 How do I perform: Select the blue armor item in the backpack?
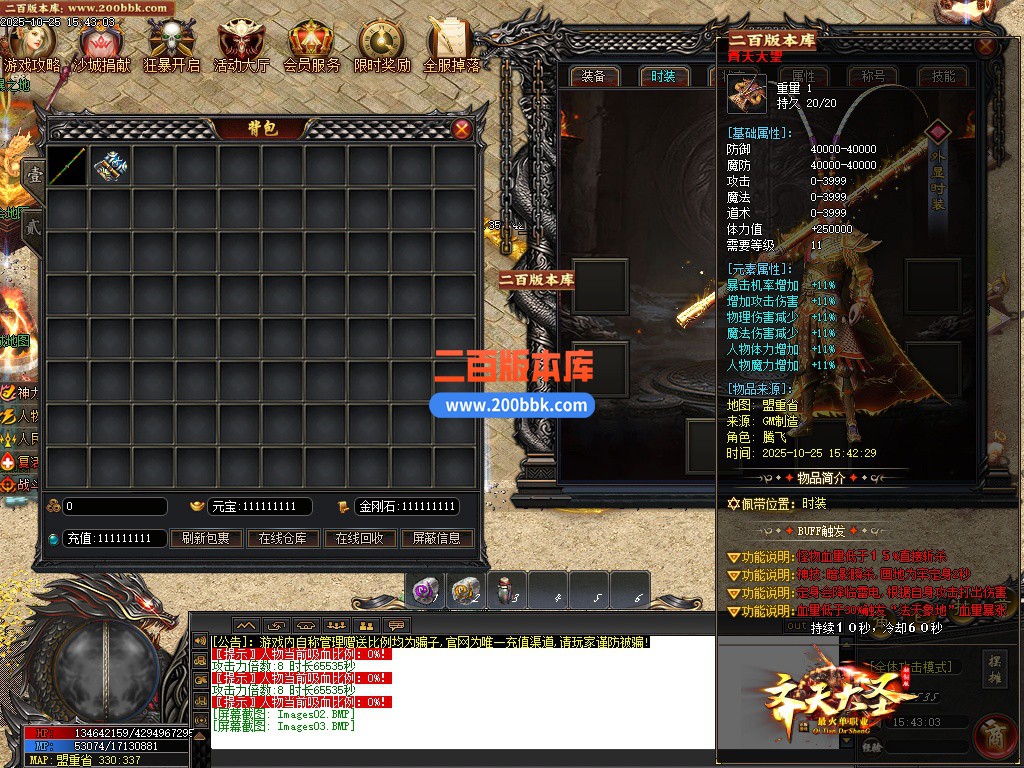coord(110,166)
